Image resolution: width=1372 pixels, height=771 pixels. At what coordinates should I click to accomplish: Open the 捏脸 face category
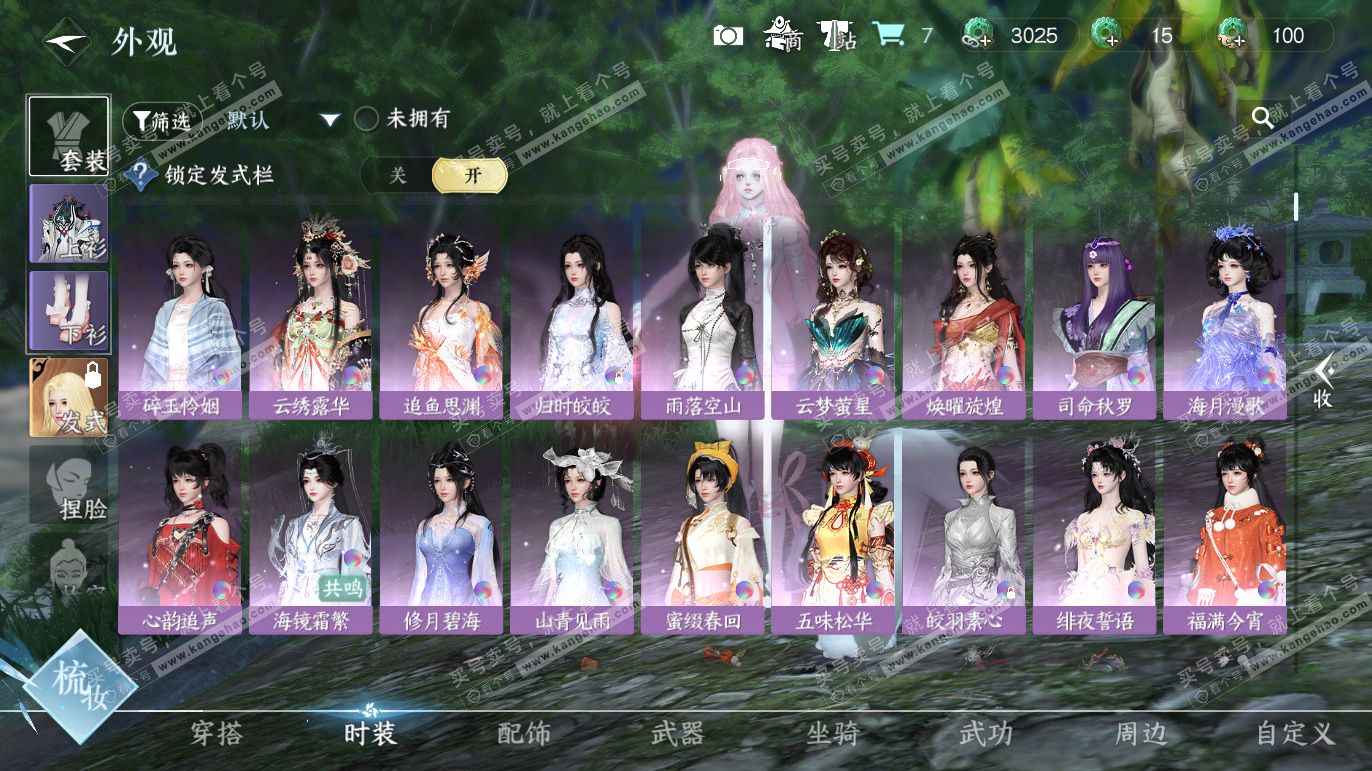point(69,484)
